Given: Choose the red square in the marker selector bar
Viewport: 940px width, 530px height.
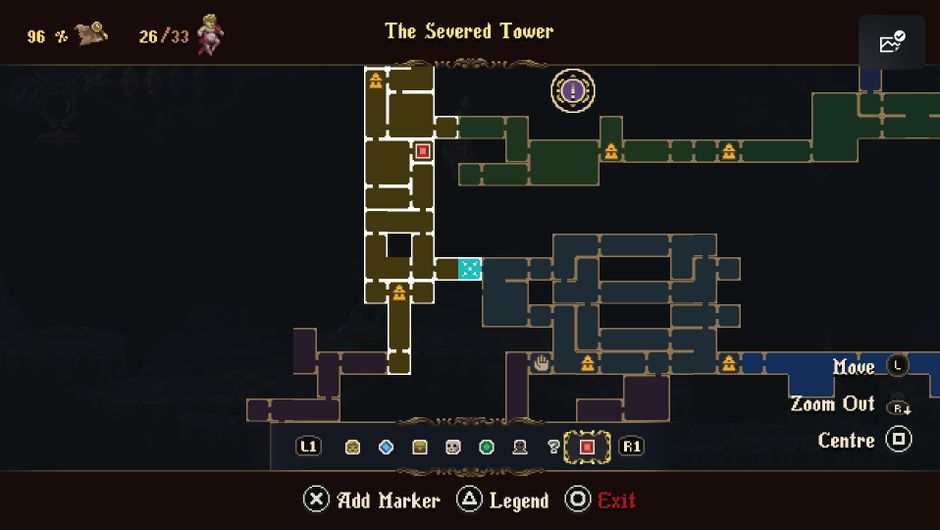Looking at the screenshot, I should pyautogui.click(x=587, y=447).
